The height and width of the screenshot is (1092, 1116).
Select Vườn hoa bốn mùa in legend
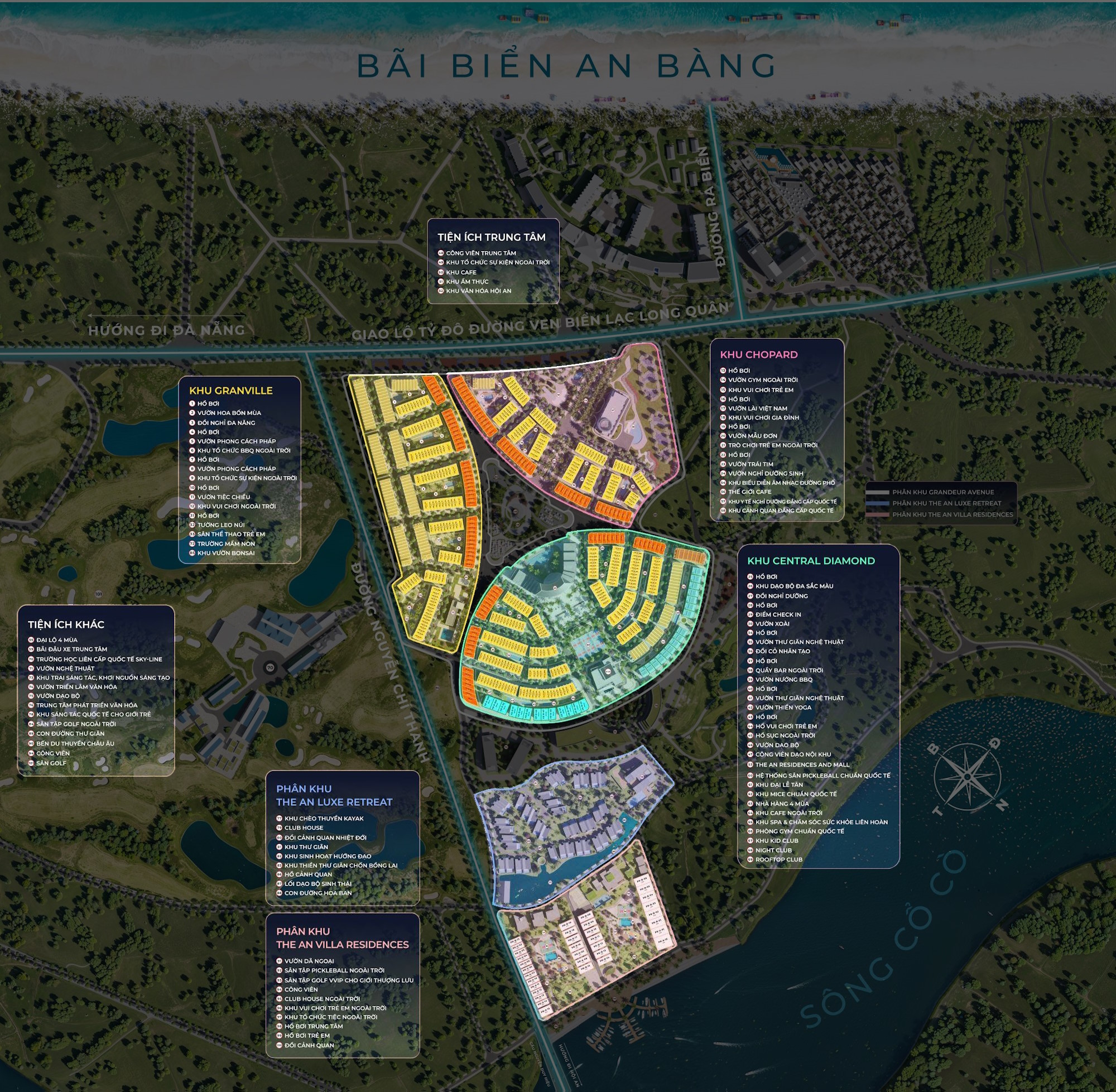pos(229,413)
